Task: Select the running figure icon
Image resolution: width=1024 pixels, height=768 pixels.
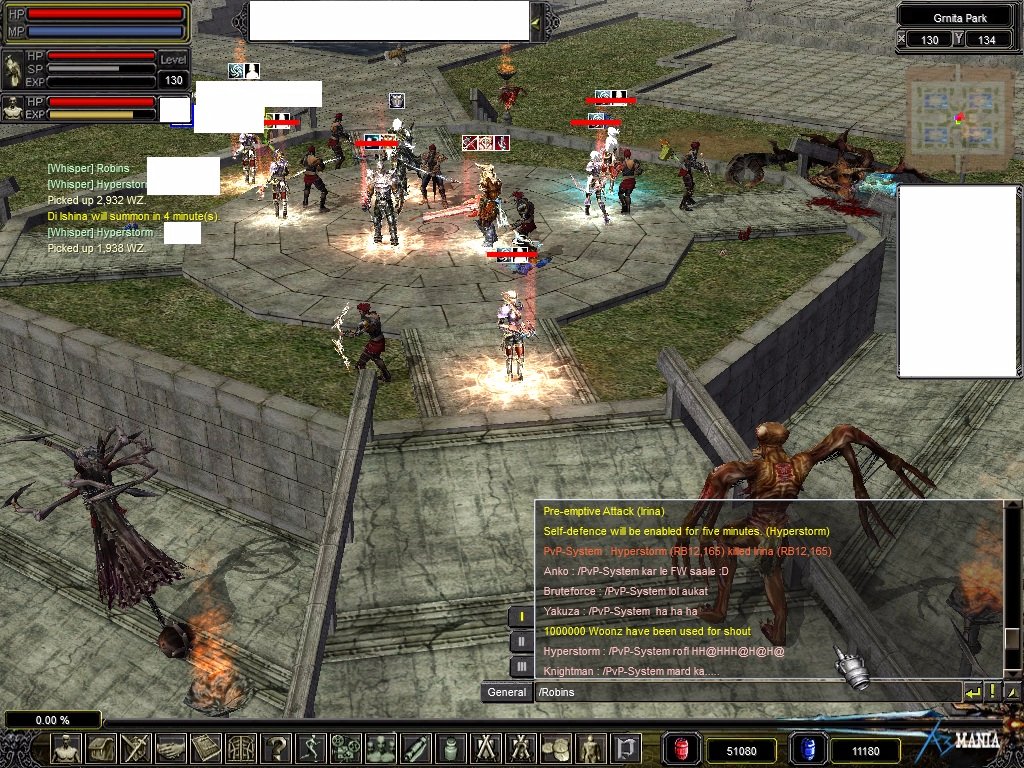Action: (311, 748)
